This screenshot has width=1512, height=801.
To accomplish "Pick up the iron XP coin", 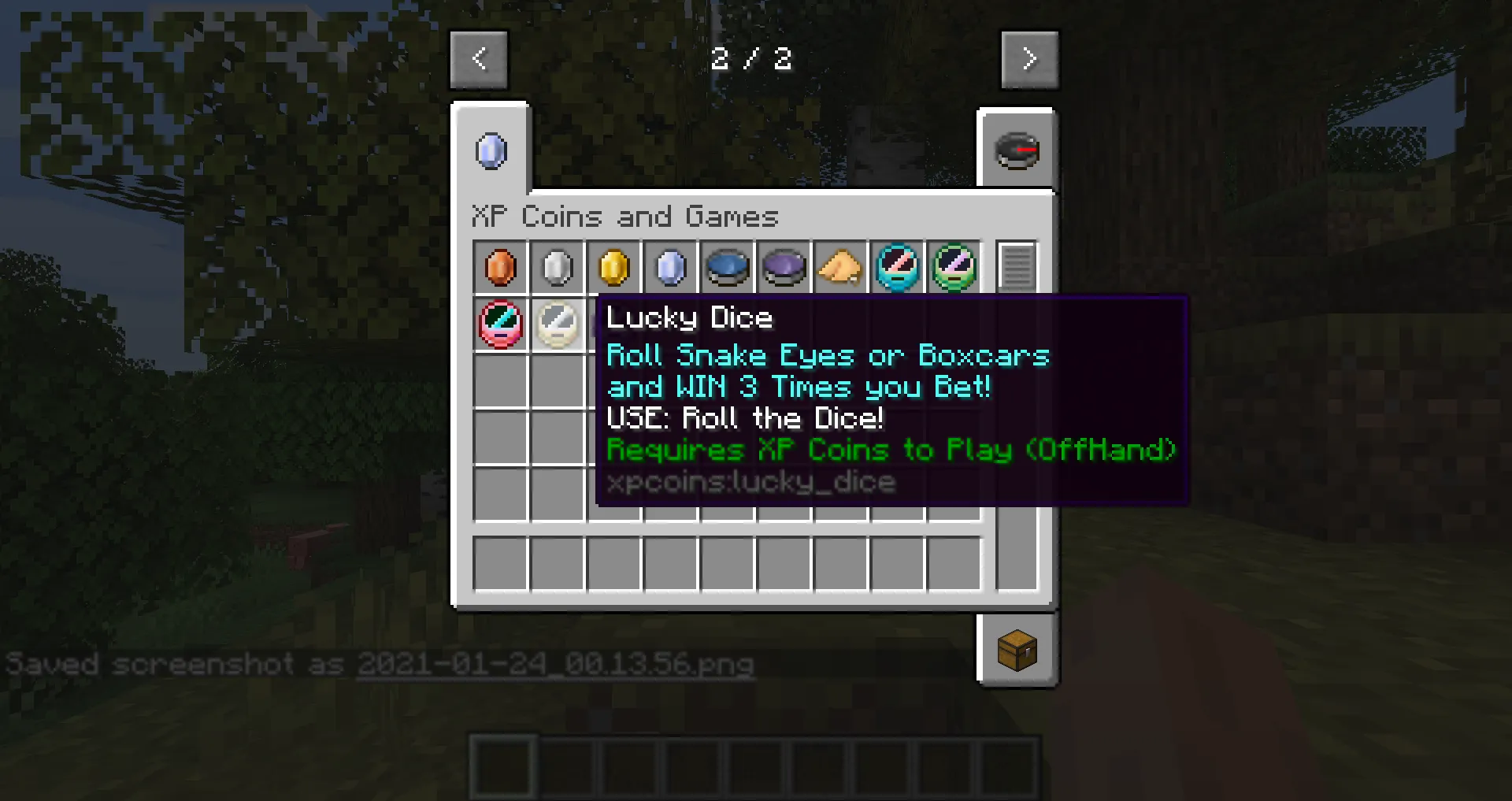I will pos(558,268).
